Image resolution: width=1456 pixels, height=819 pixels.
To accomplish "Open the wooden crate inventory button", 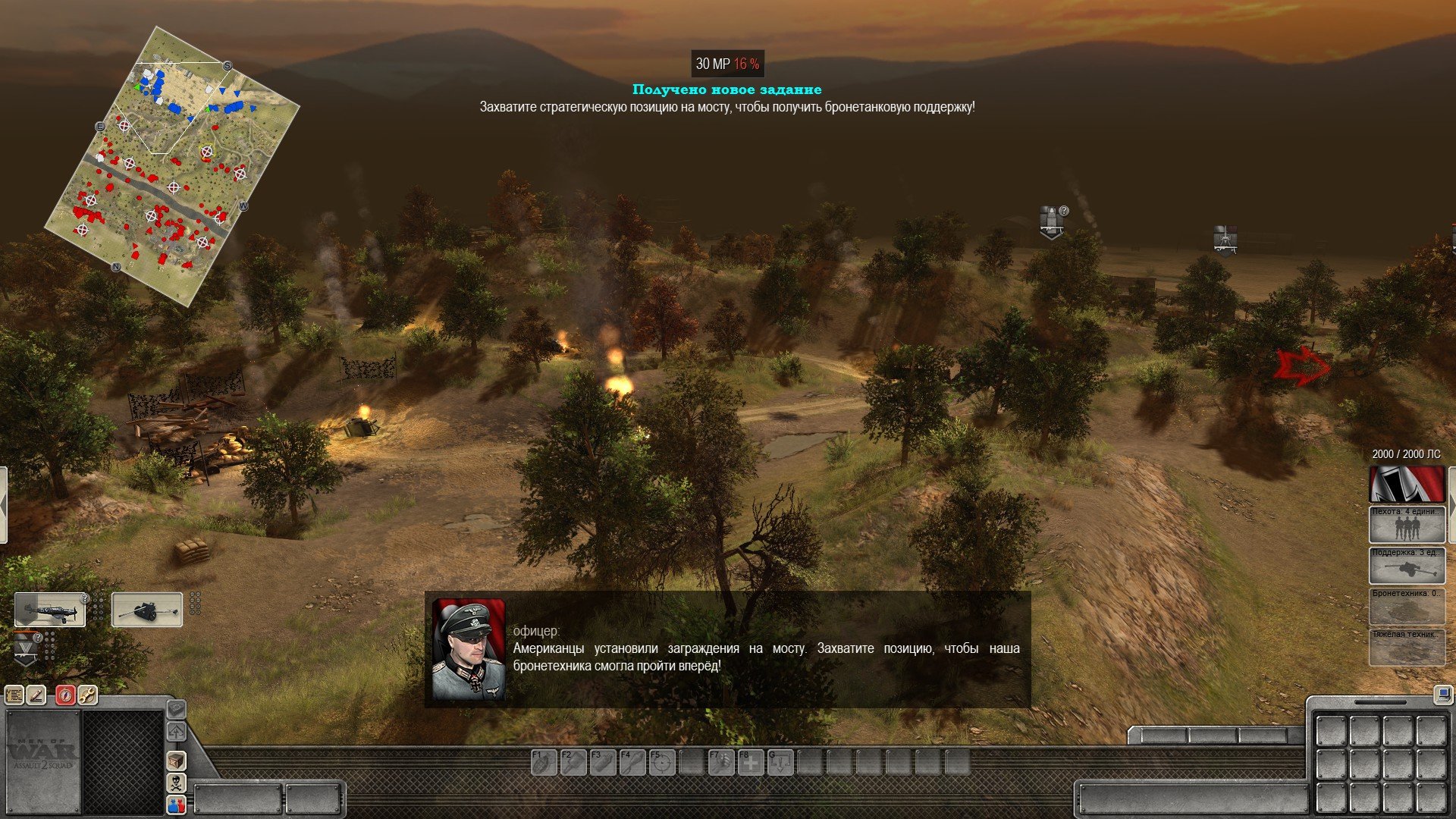I will tap(176, 761).
